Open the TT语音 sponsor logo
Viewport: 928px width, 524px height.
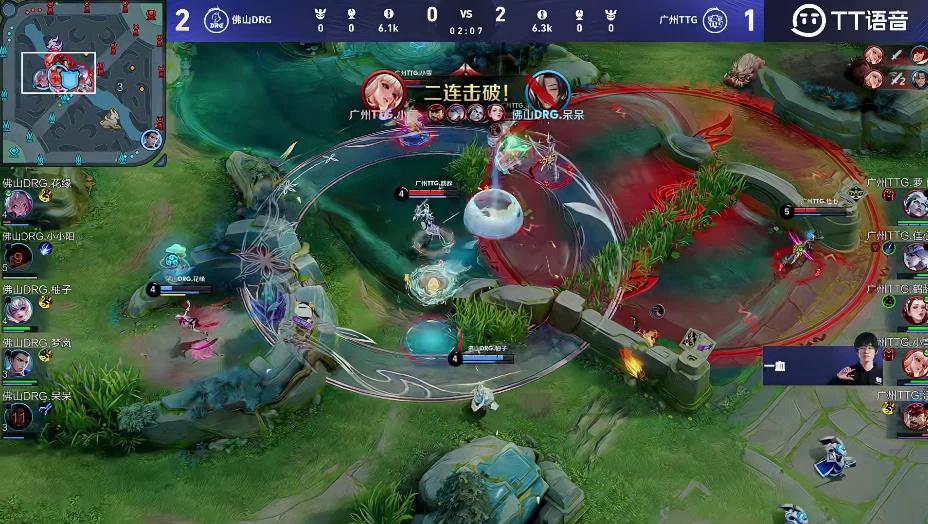click(x=850, y=20)
